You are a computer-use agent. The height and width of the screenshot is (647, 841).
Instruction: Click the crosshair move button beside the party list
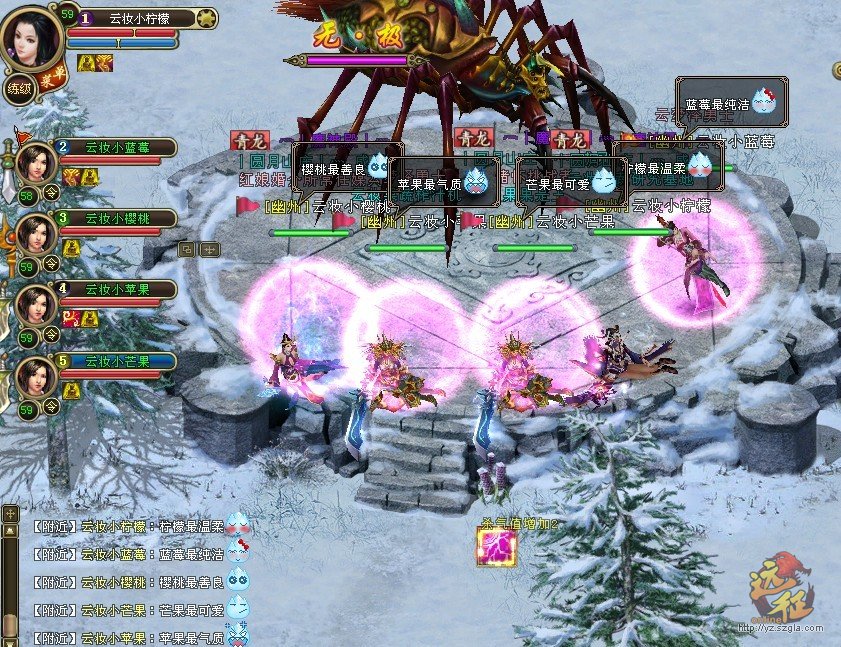[208, 249]
